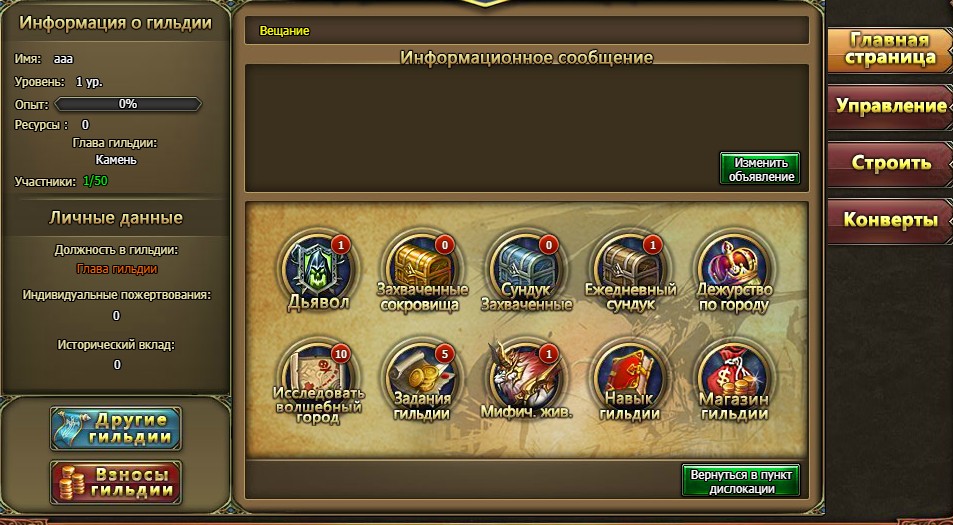Open the Управление tab
This screenshot has height=525, width=953.
tap(890, 106)
